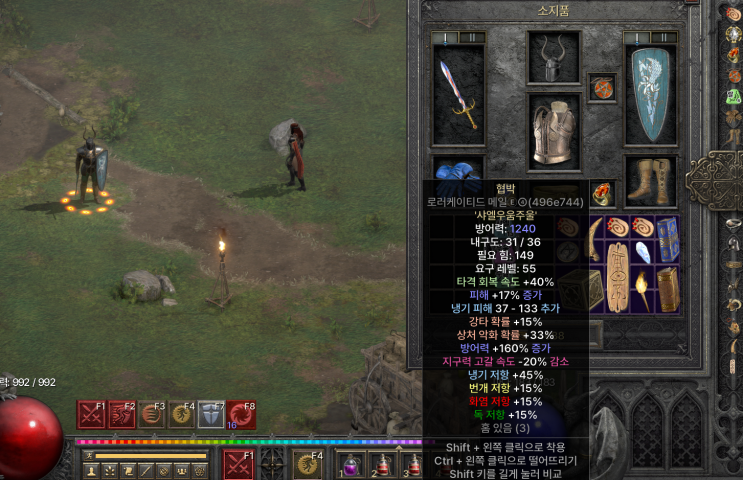Screen dimensions: 743x480
Task: Activate the F8 red swirl skill
Action: coord(241,414)
